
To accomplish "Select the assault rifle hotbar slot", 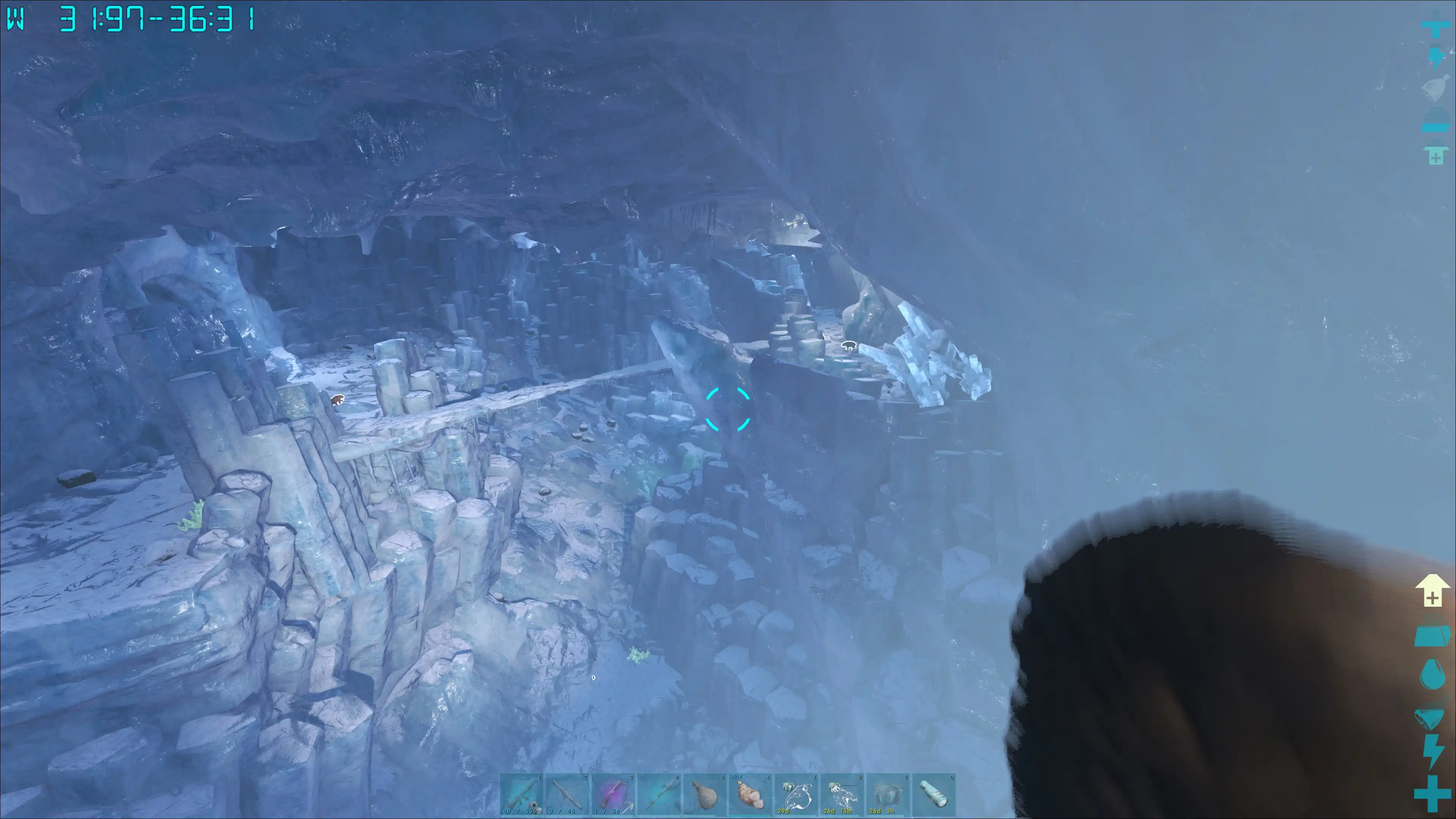I will [521, 795].
